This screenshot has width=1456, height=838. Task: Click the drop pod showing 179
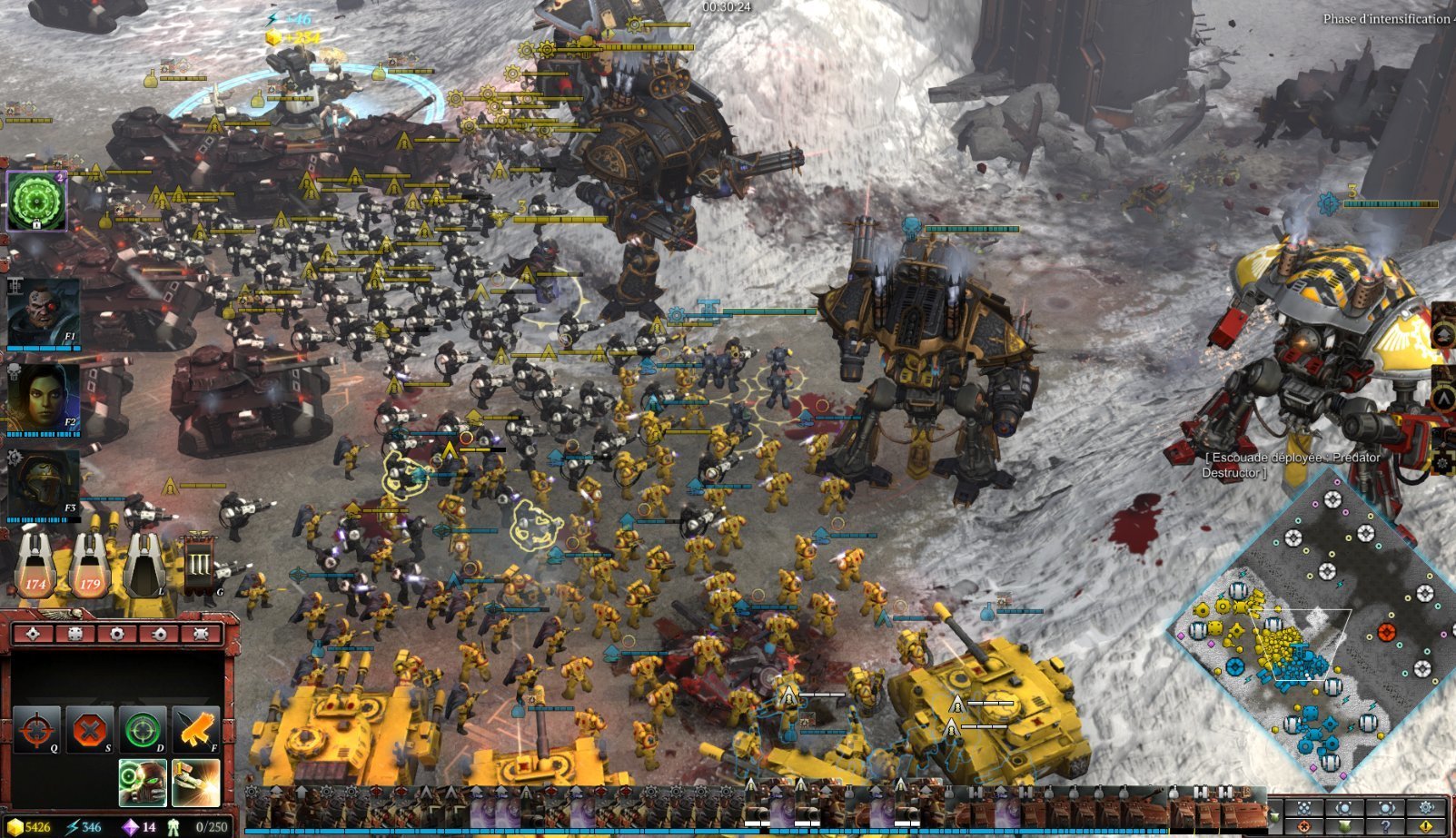pos(90,565)
